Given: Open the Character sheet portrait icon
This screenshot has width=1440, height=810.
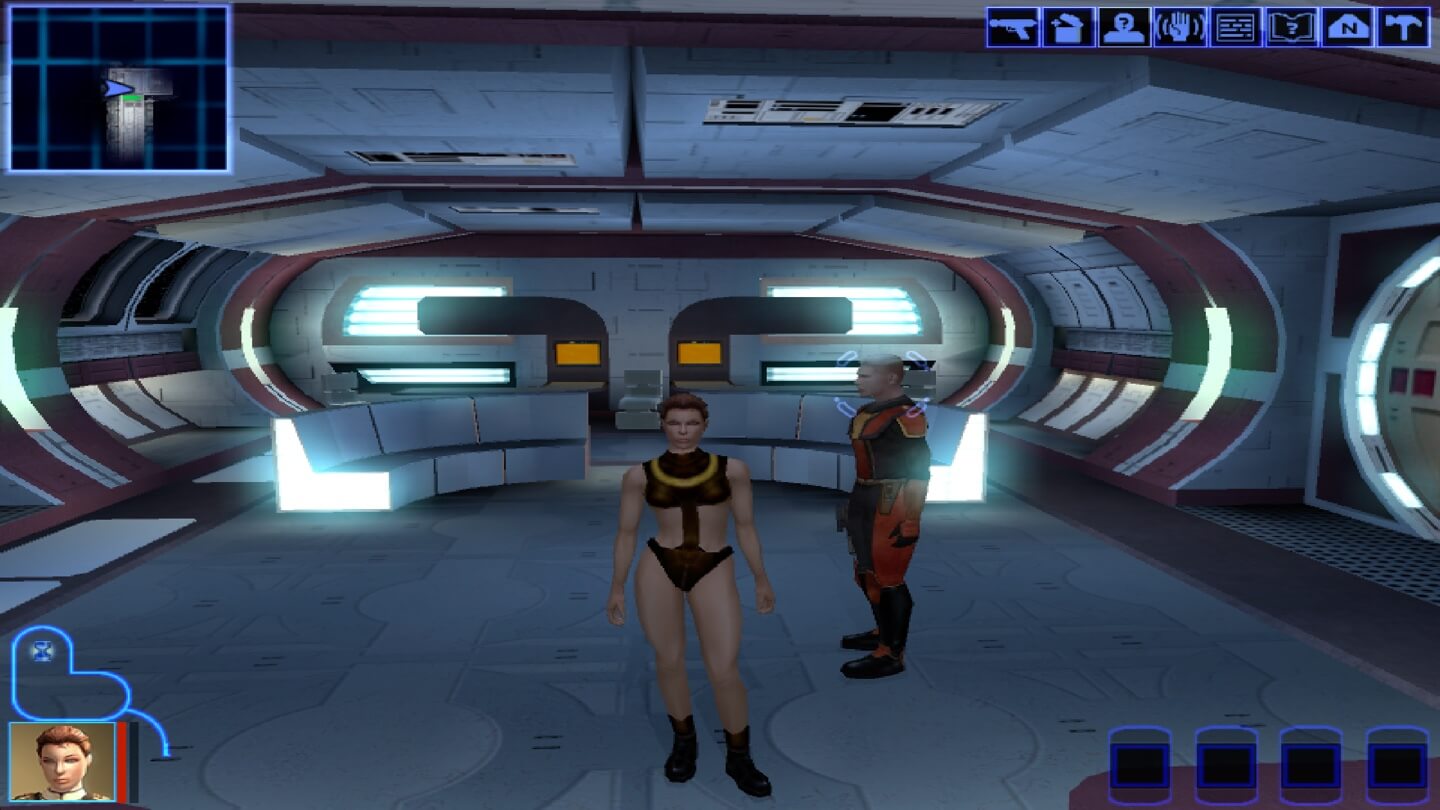Looking at the screenshot, I should (1124, 27).
